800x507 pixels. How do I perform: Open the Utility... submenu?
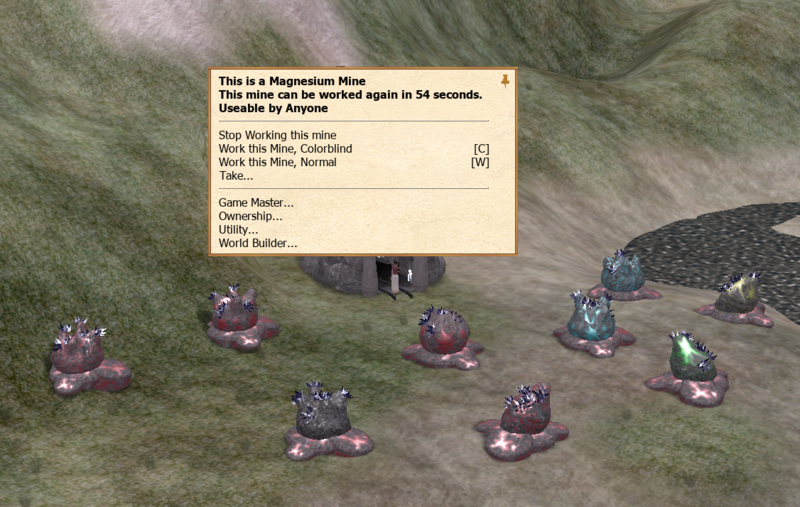(x=238, y=230)
